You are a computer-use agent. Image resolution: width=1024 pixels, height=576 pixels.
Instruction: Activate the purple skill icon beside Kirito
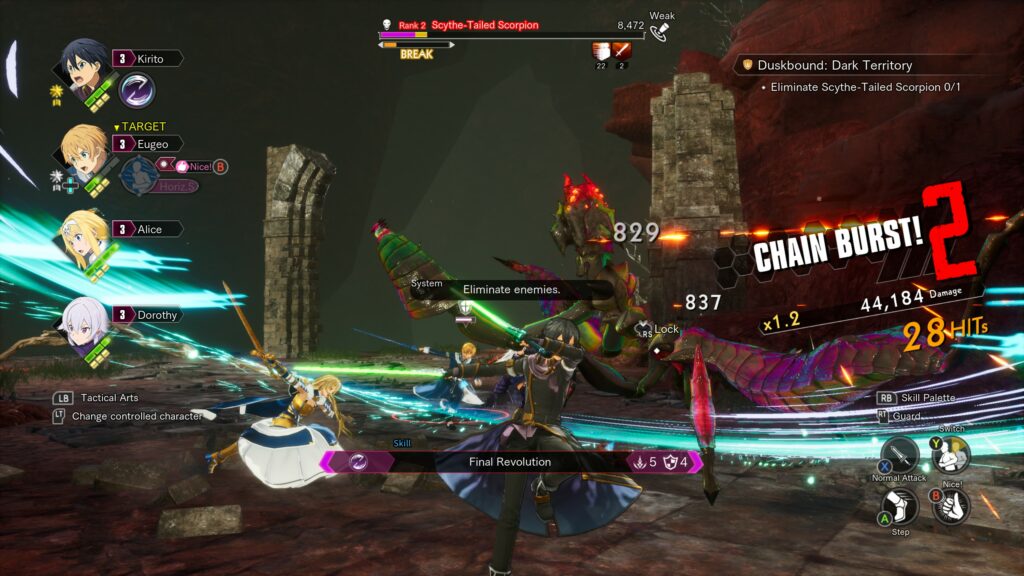point(136,90)
